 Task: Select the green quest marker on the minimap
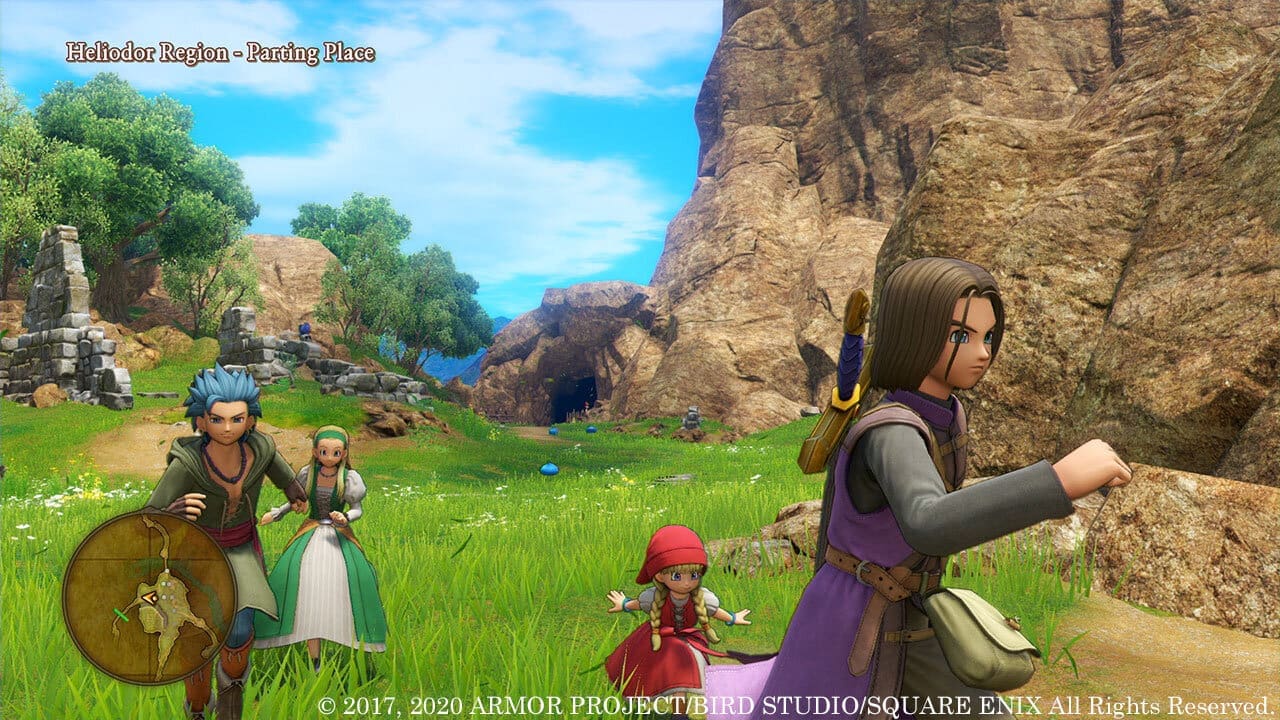(121, 613)
